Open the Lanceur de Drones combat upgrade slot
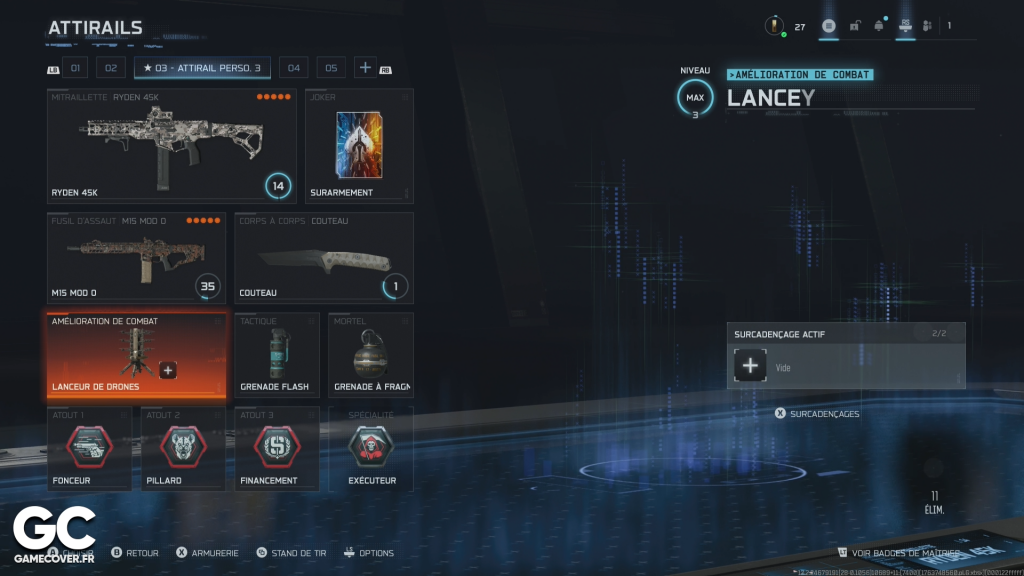 click(120, 355)
